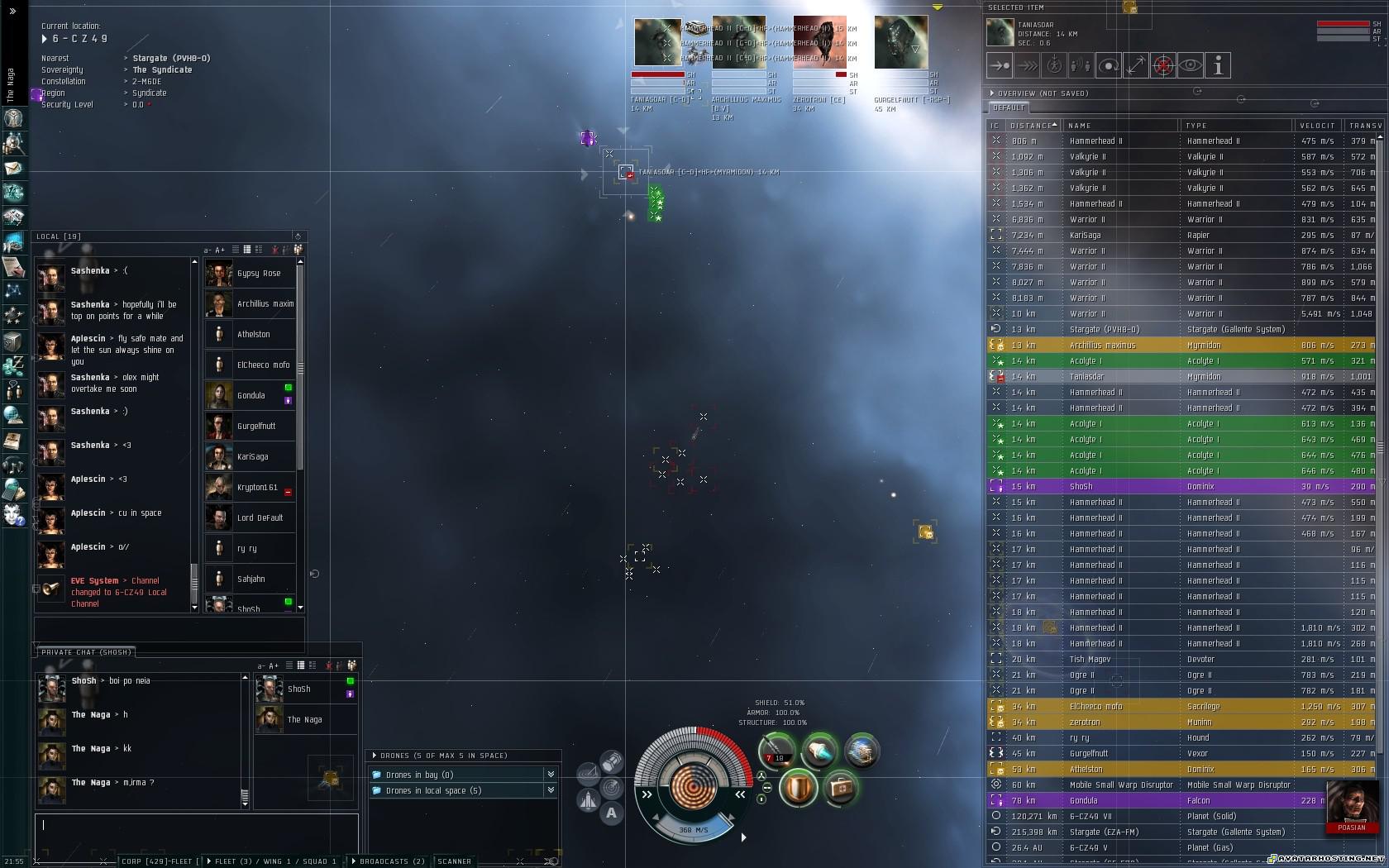Click the red lock-target crosshair icon
Viewport: 1389px width, 868px height.
coord(1163,65)
